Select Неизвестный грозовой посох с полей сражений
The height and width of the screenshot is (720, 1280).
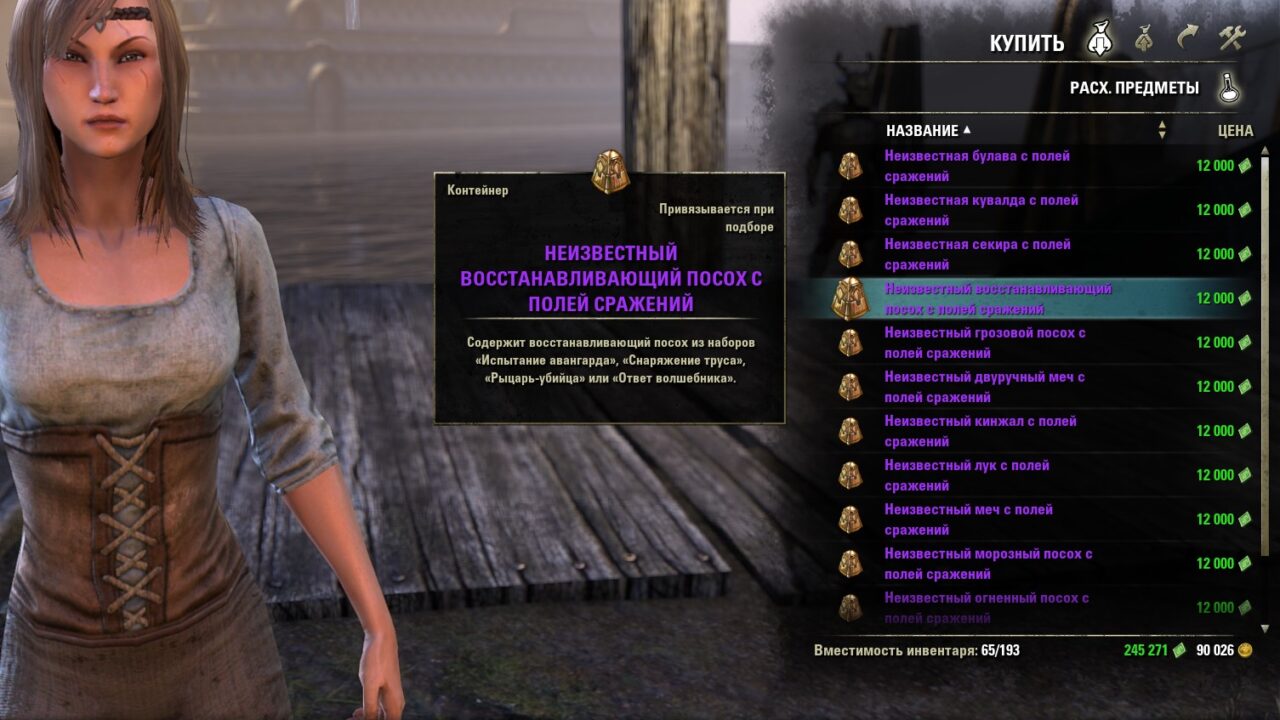tap(984, 342)
